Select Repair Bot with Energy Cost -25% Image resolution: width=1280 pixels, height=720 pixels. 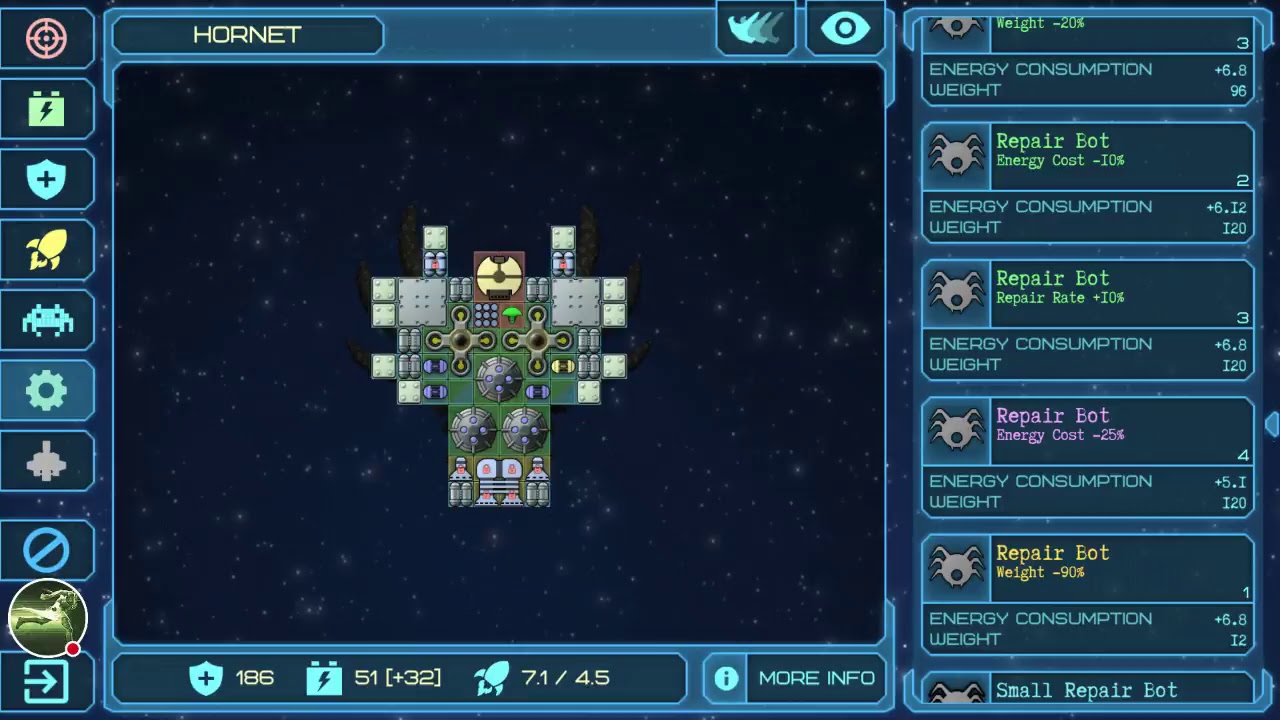pos(1087,456)
